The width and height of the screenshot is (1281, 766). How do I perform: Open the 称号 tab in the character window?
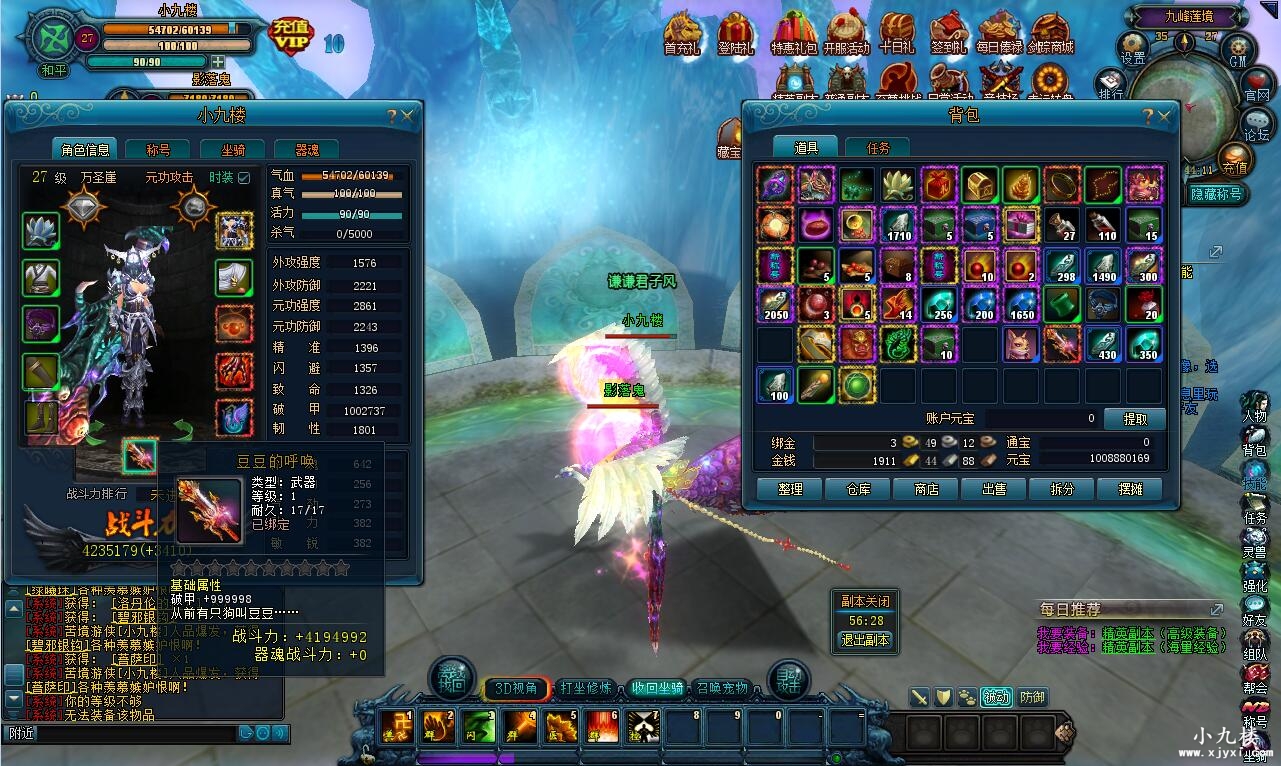point(158,150)
